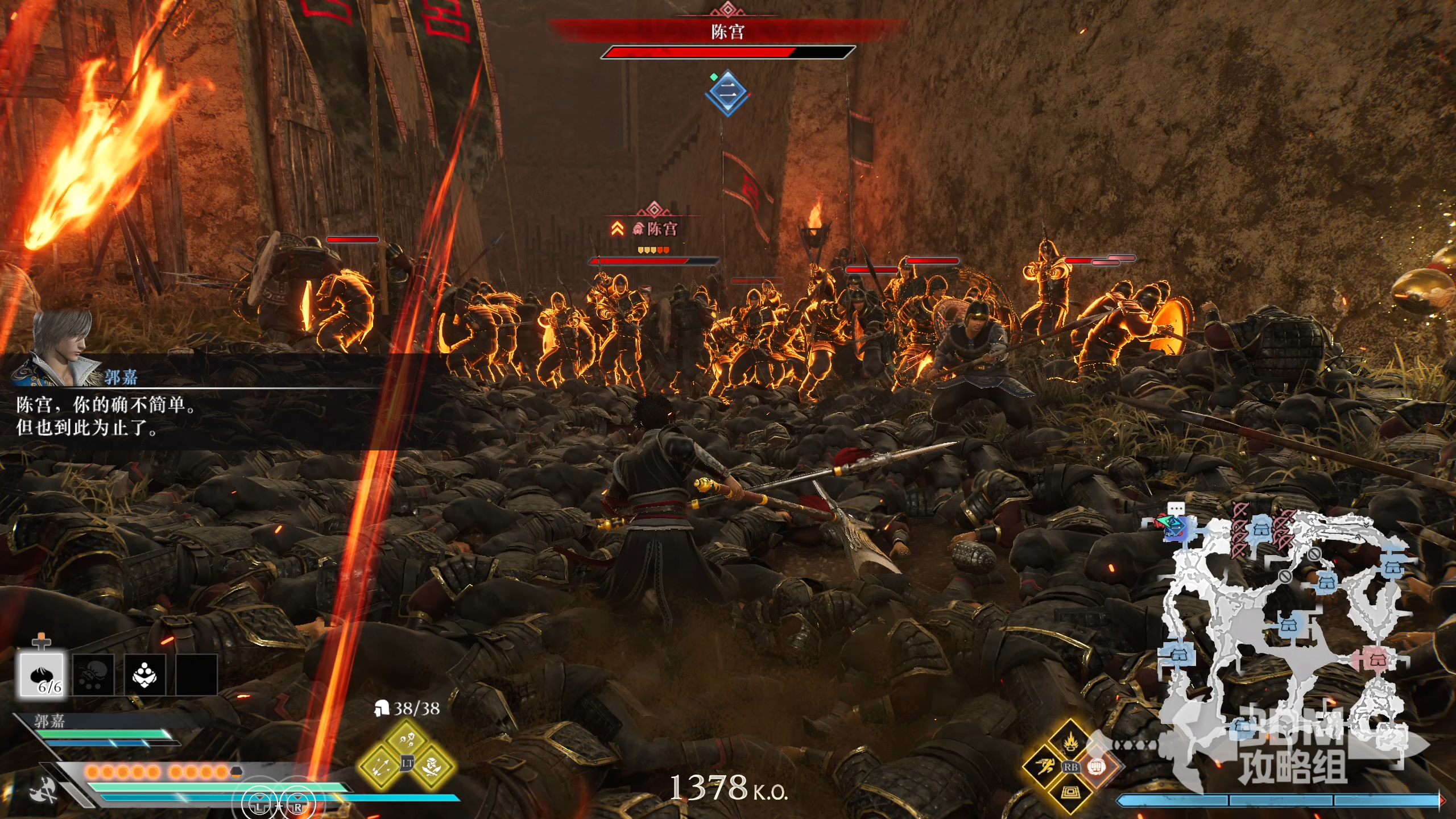Use the dashing runner battle art
Screen dimensions: 1456x819
pyautogui.click(x=1045, y=767)
